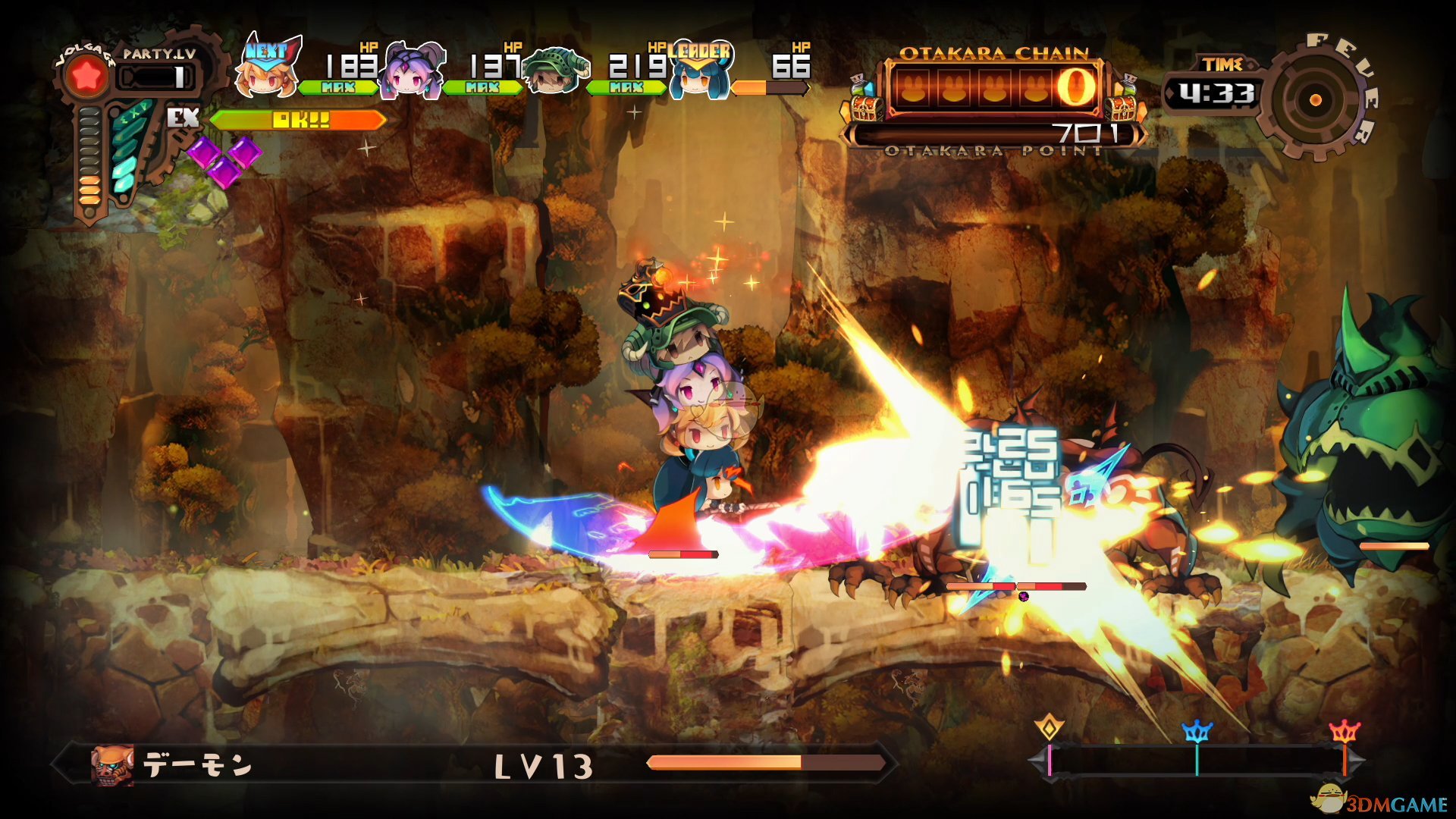This screenshot has height=819, width=1456.
Task: Open the 3DMGAME watermark logo
Action: click(1380, 801)
